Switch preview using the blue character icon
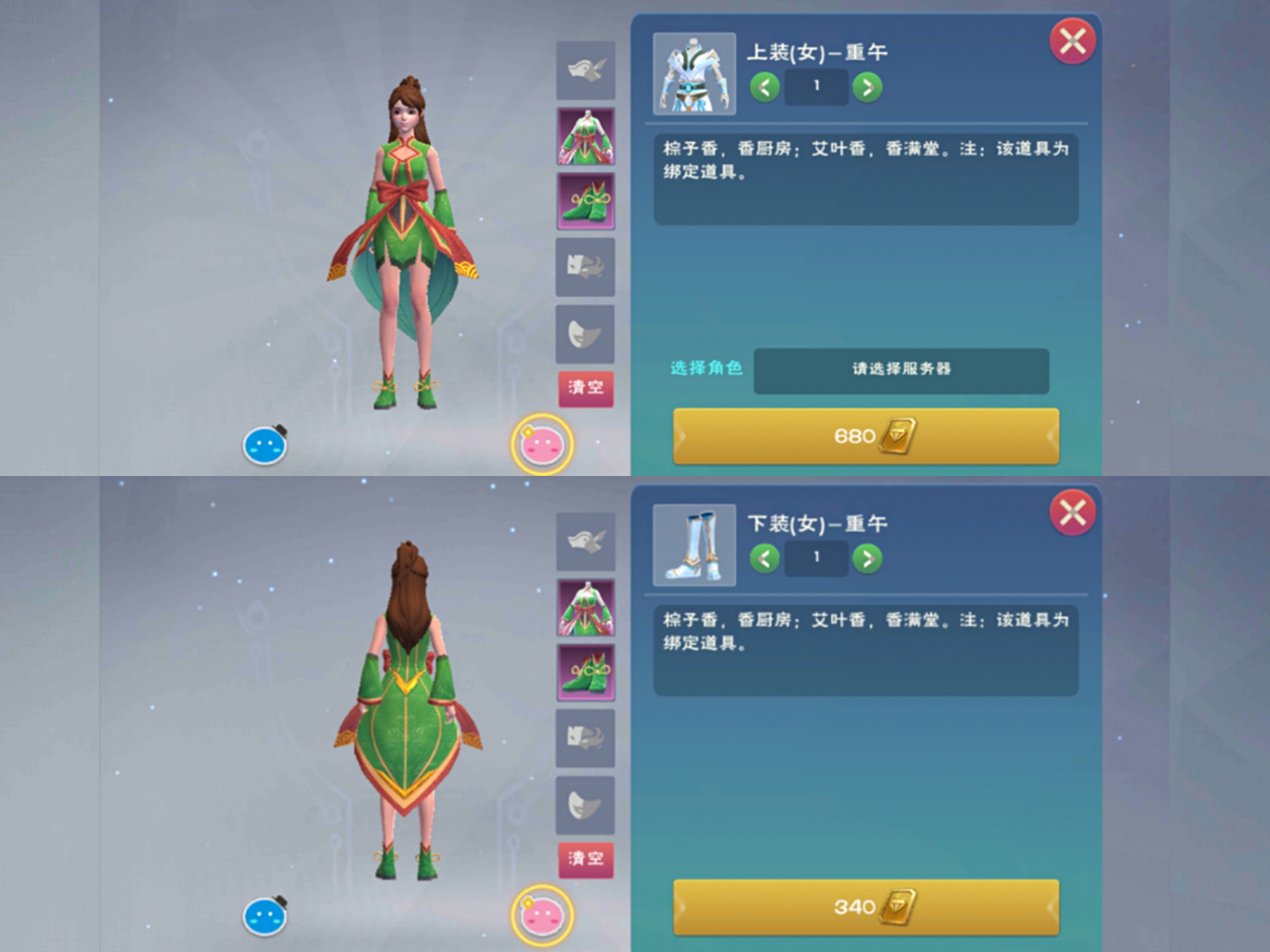 tap(264, 445)
